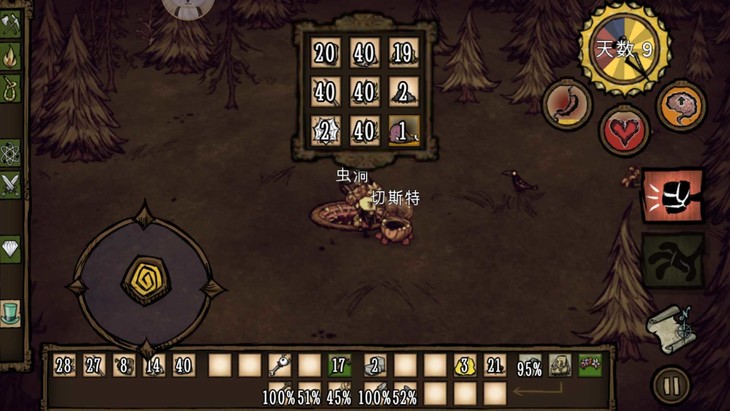Tap the virtual joystick center

pos(145,281)
